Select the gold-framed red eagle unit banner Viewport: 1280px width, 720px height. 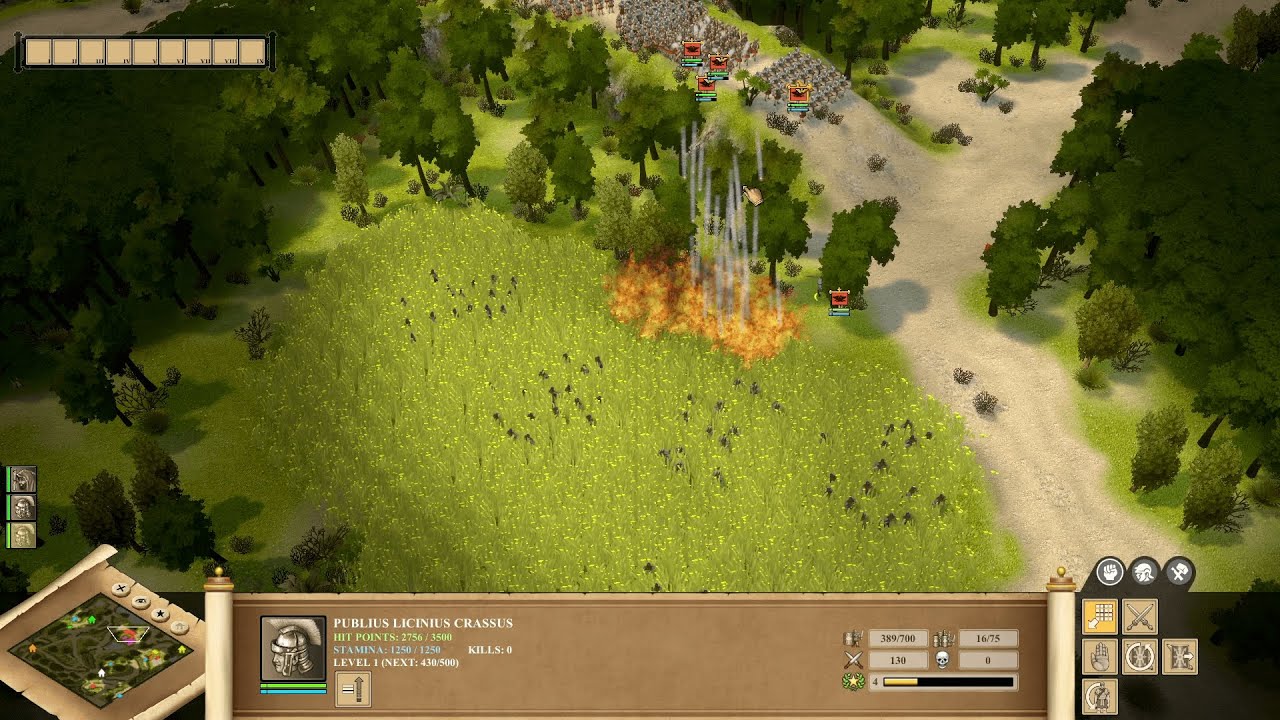point(798,94)
